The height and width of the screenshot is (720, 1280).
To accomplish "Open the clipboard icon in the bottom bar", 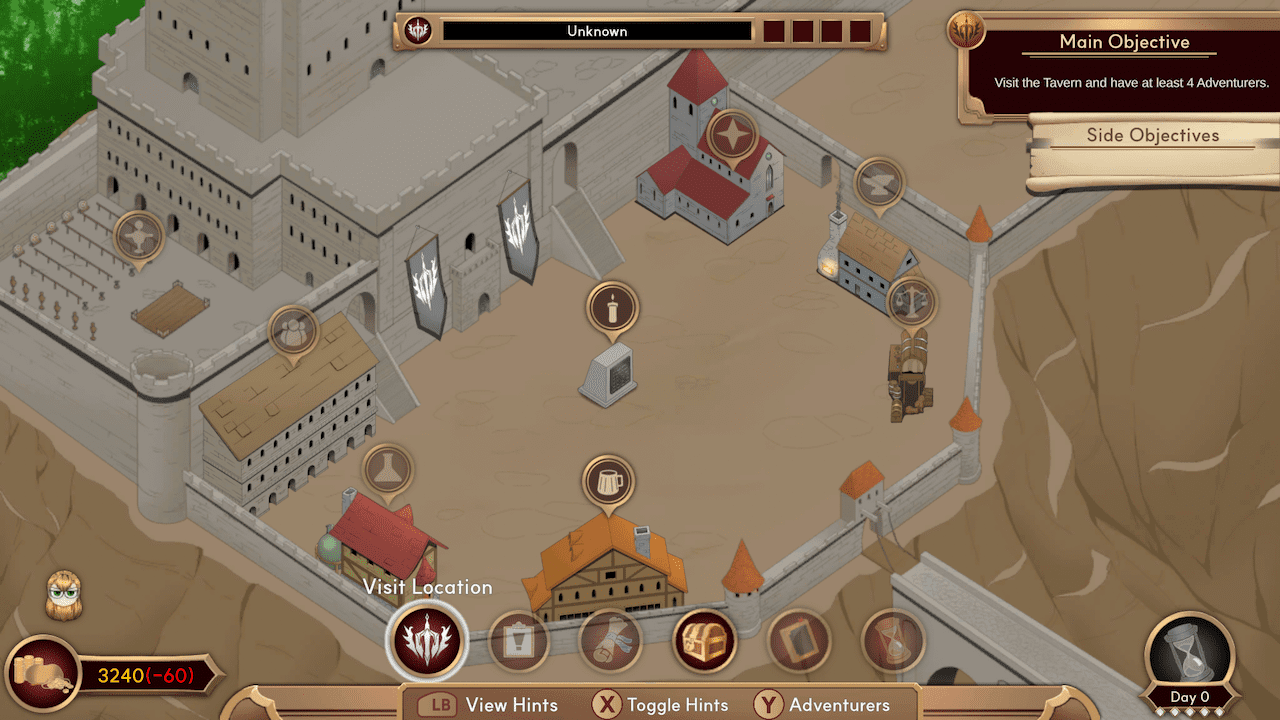I will (518, 641).
